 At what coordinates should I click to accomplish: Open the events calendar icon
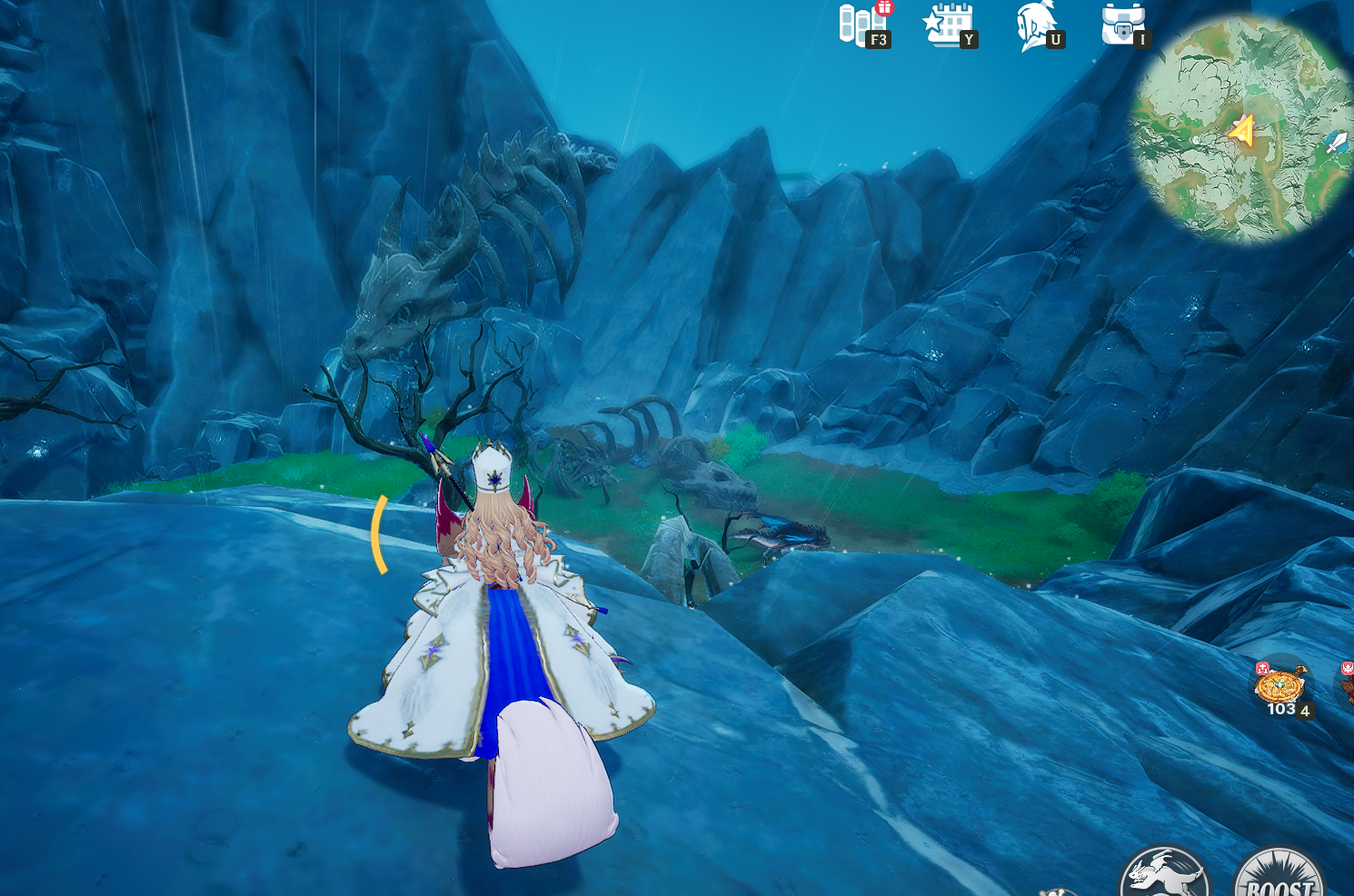coord(947,25)
